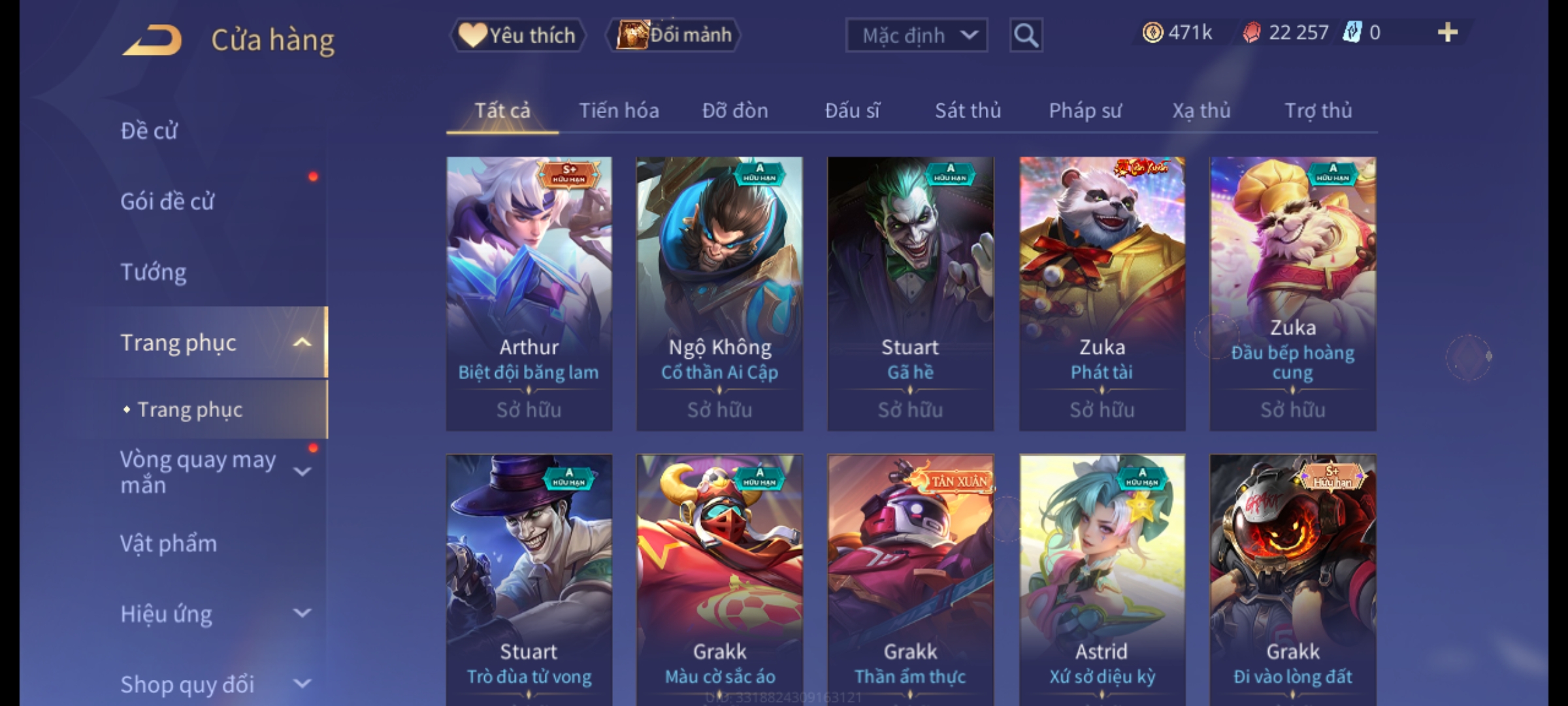The height and width of the screenshot is (706, 1568).
Task: Switch to the Tiến hóa tab
Action: [619, 111]
